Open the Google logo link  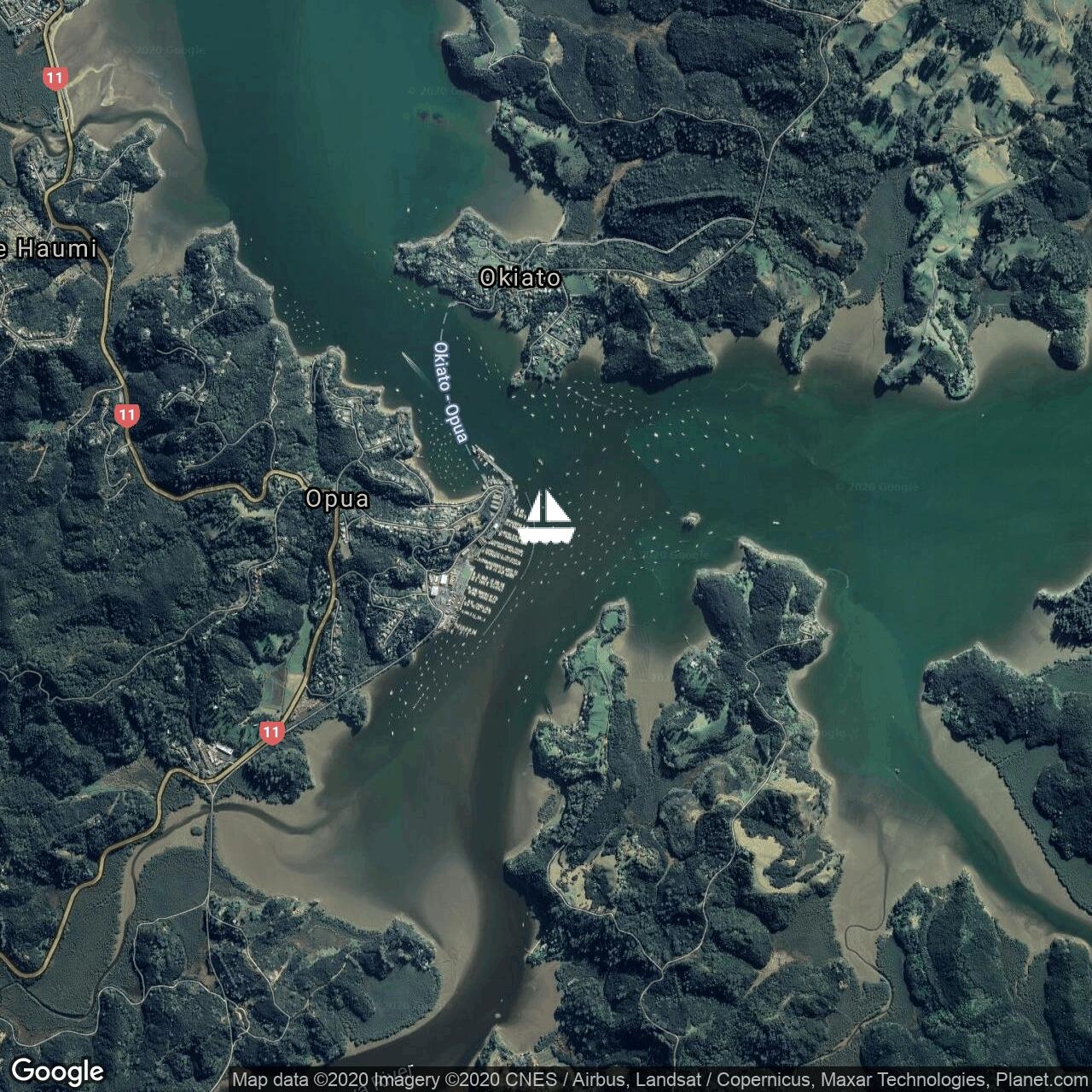point(57,1071)
